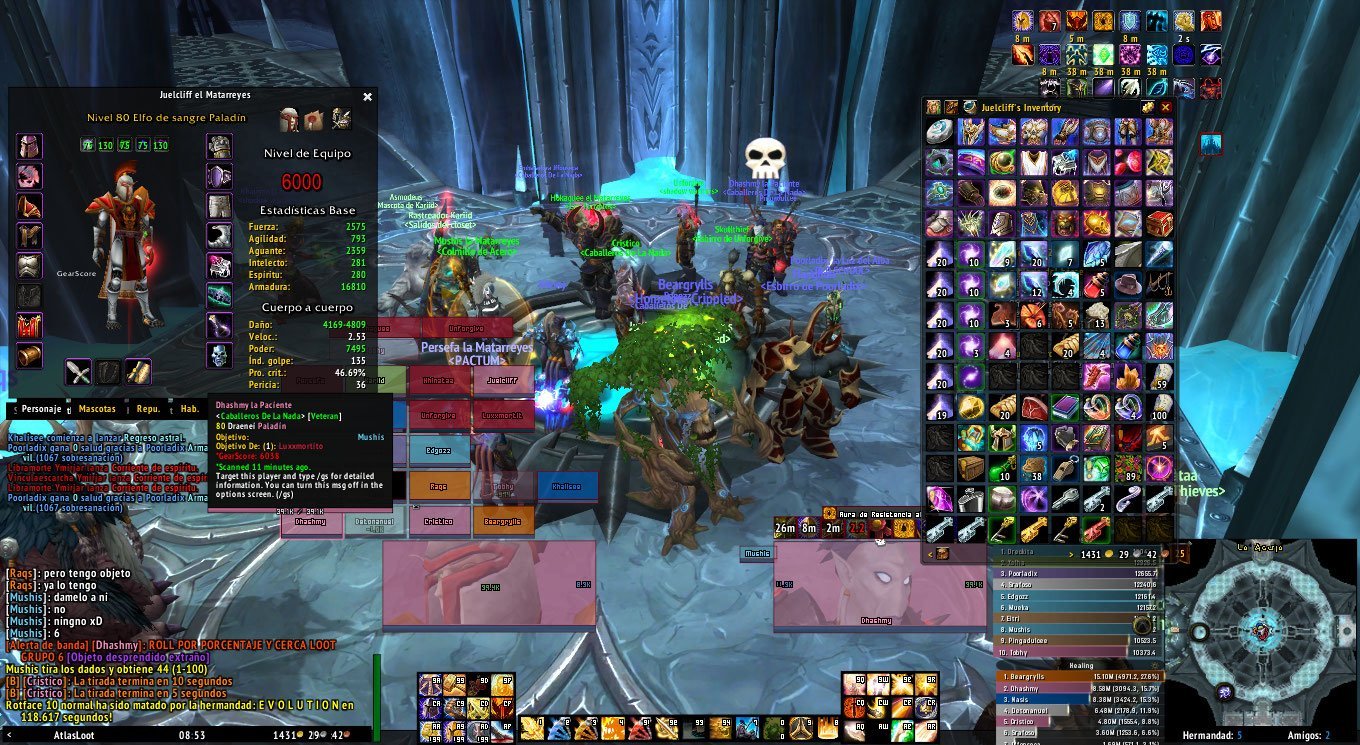
Task: Close the Juelcliff el Matarreyes character window
Action: click(x=367, y=97)
